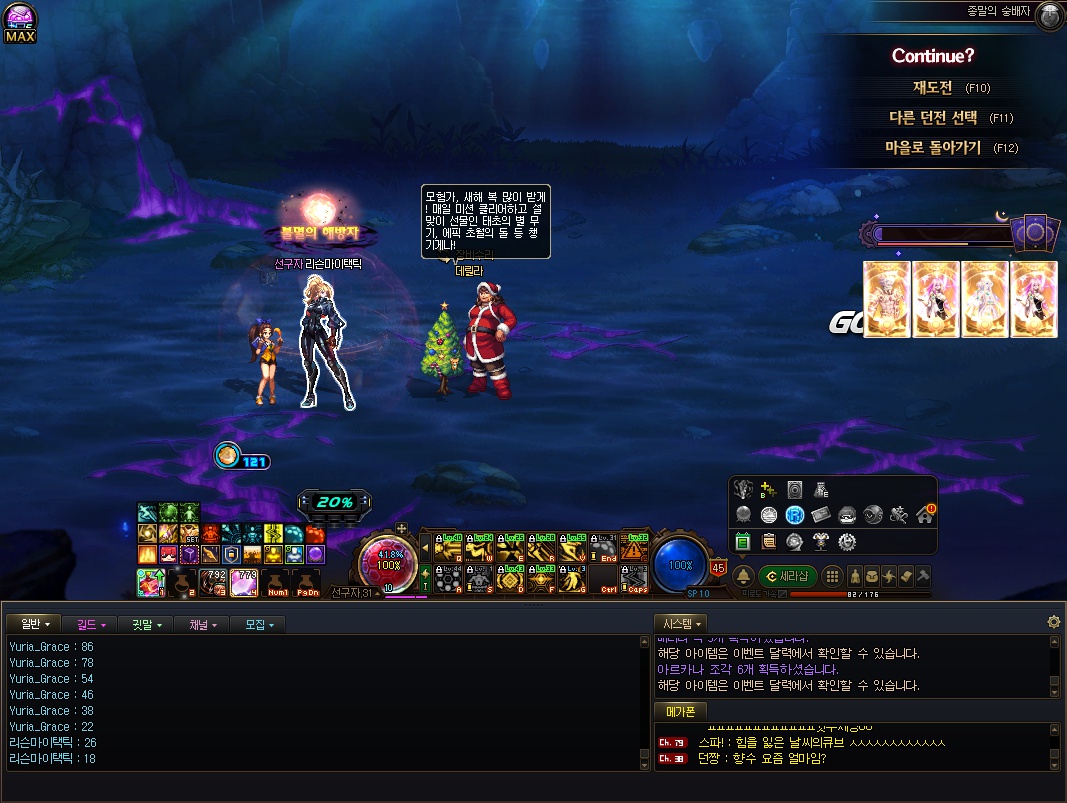Click the blue R icon
Image resolution: width=1067 pixels, height=803 pixels.
click(795, 515)
